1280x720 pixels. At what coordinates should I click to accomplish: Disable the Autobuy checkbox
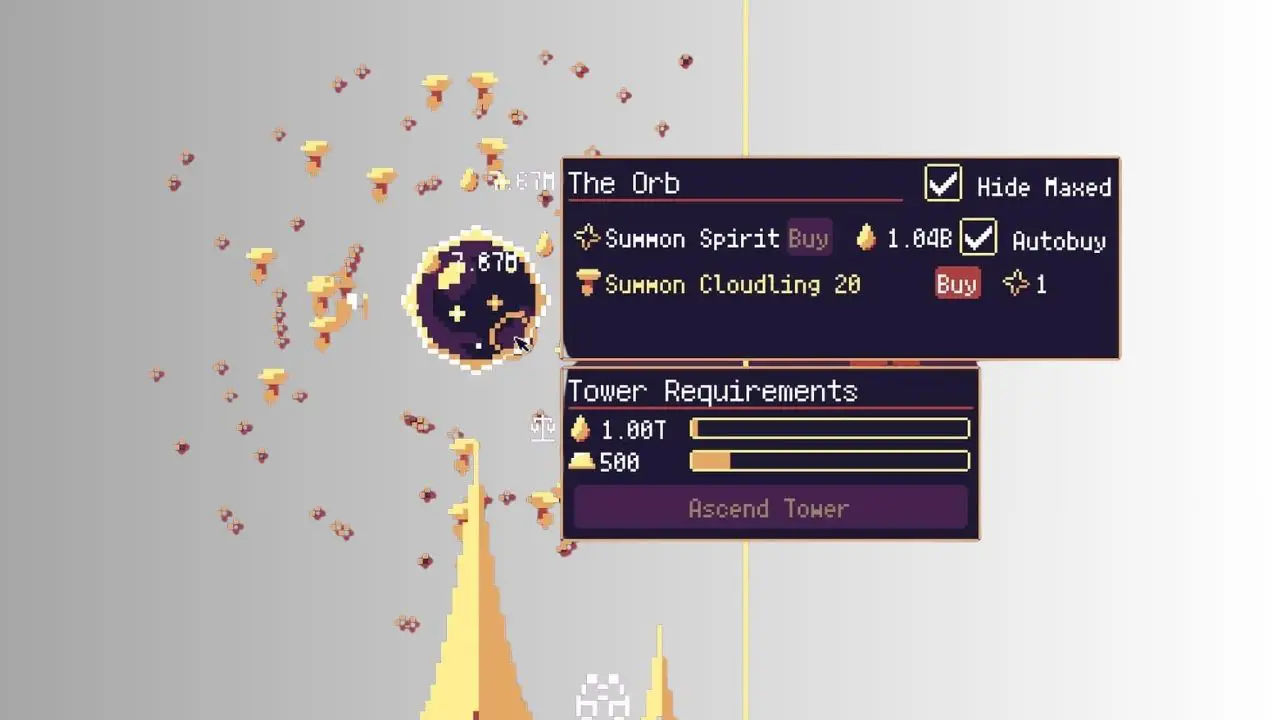pos(979,238)
